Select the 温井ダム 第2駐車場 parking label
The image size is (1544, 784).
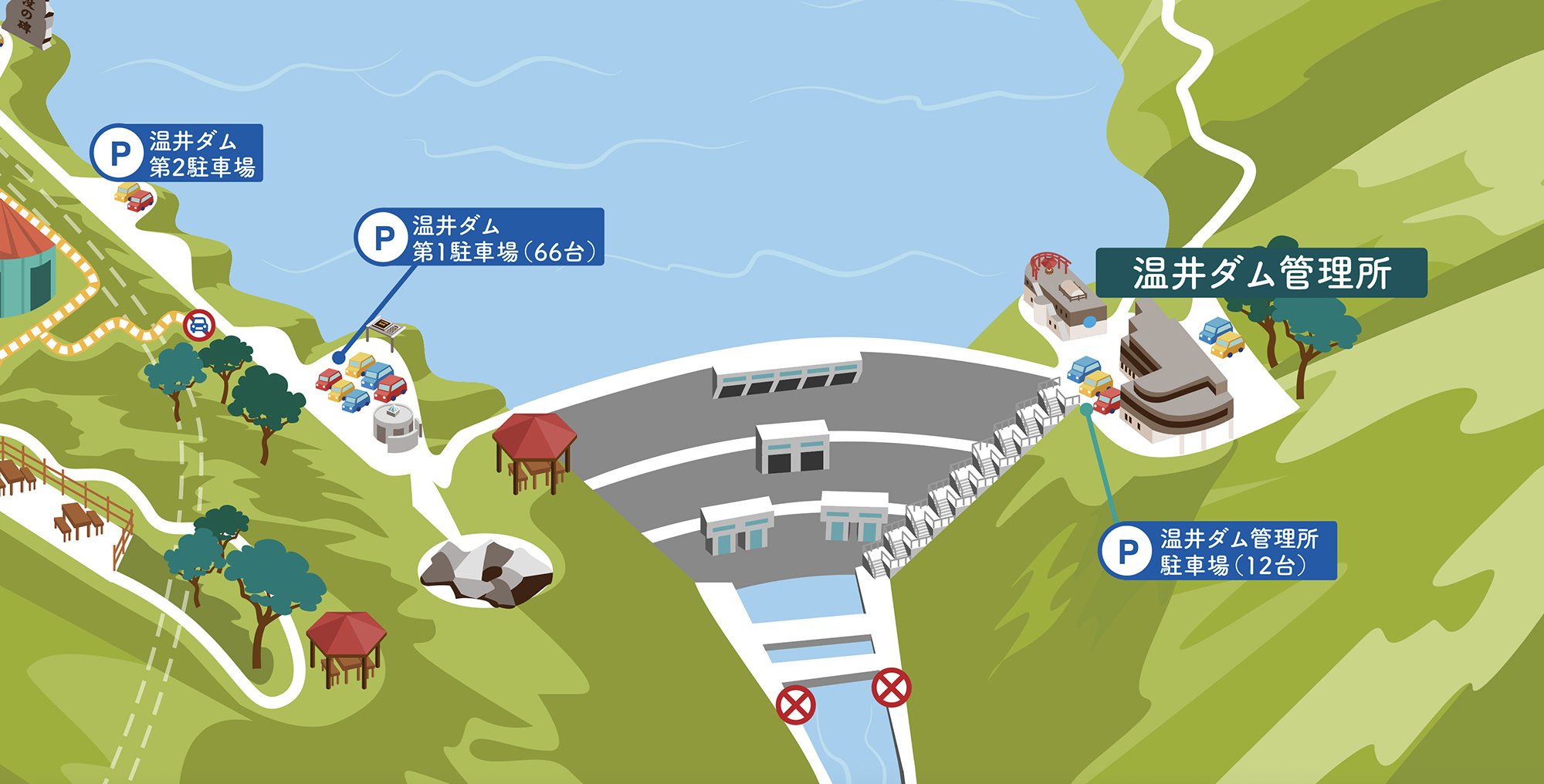coord(178,154)
